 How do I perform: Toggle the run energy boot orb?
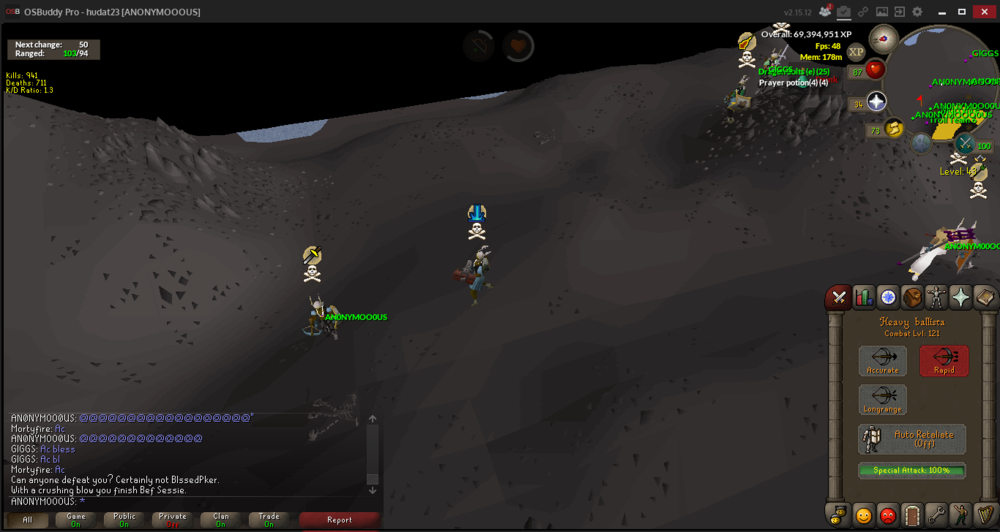tap(895, 128)
